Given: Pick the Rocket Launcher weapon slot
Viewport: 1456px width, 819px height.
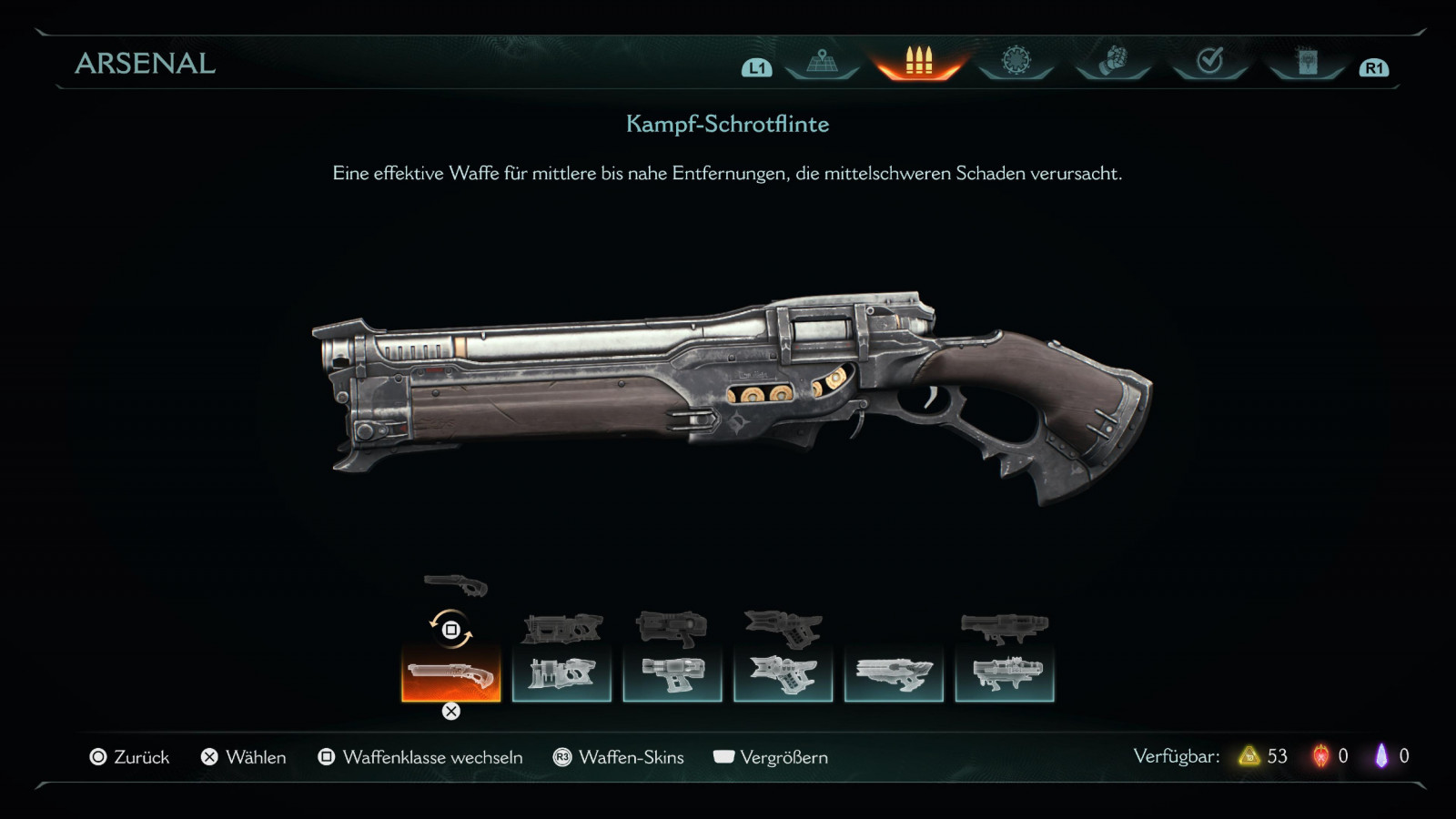Looking at the screenshot, I should click(784, 674).
